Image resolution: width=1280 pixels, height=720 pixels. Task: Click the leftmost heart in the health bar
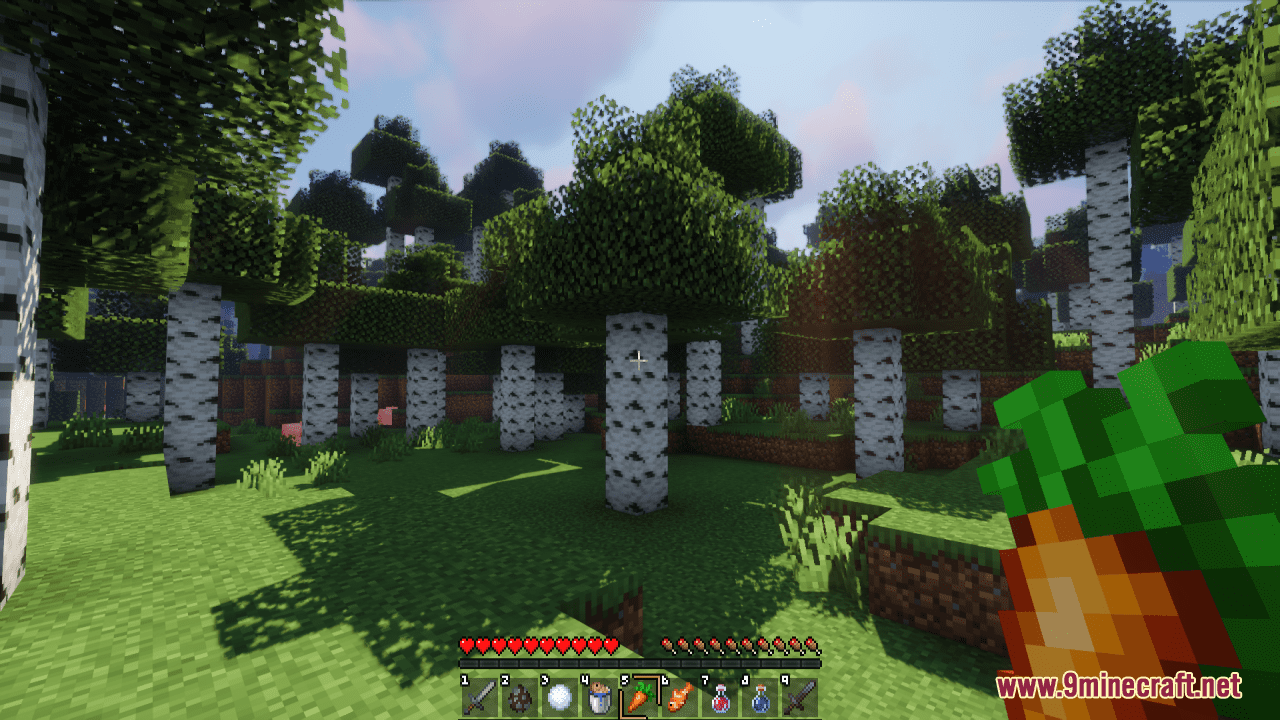click(467, 645)
